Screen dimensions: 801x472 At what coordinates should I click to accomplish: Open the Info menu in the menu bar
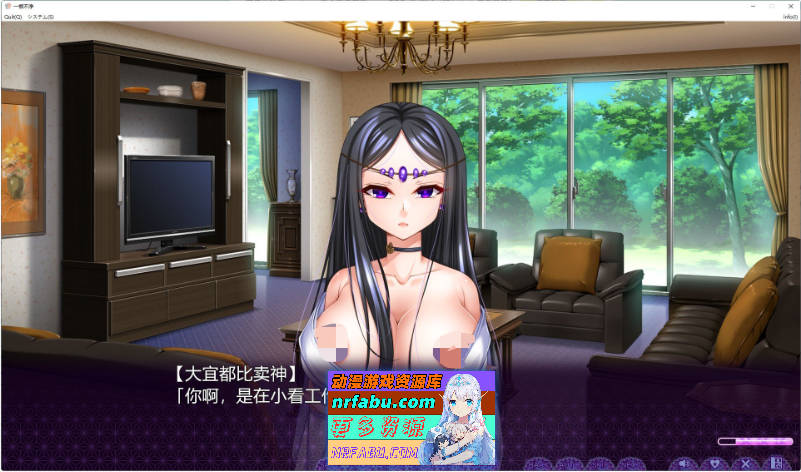790,17
